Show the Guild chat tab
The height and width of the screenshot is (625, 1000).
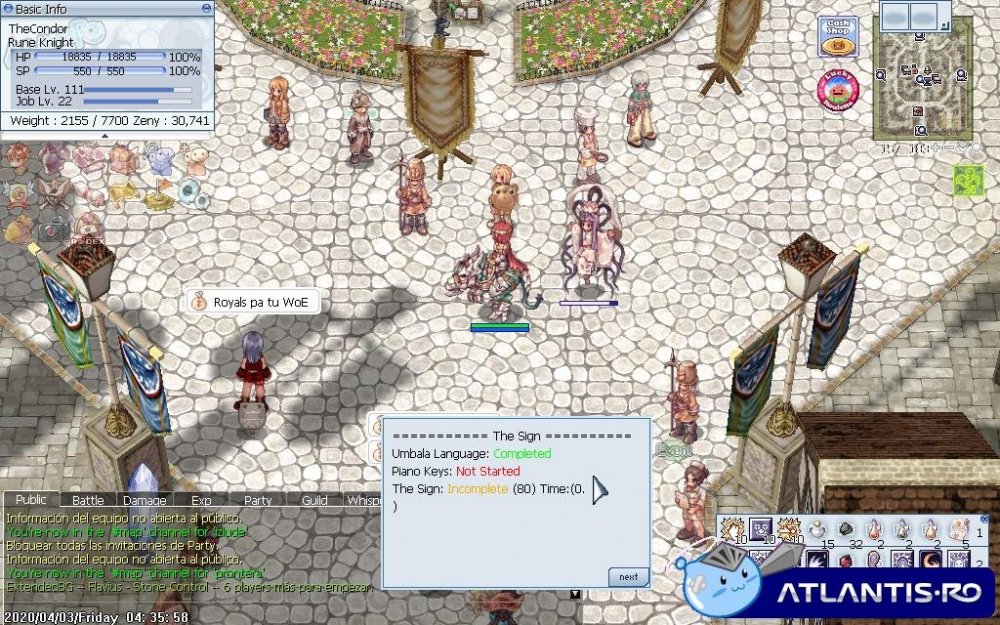[314, 500]
